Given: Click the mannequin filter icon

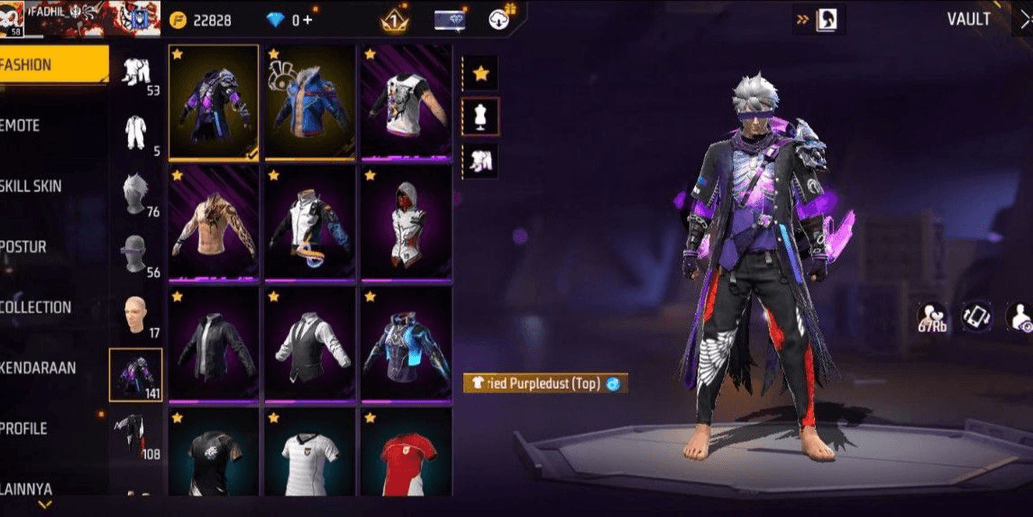Looking at the screenshot, I should click(x=481, y=116).
